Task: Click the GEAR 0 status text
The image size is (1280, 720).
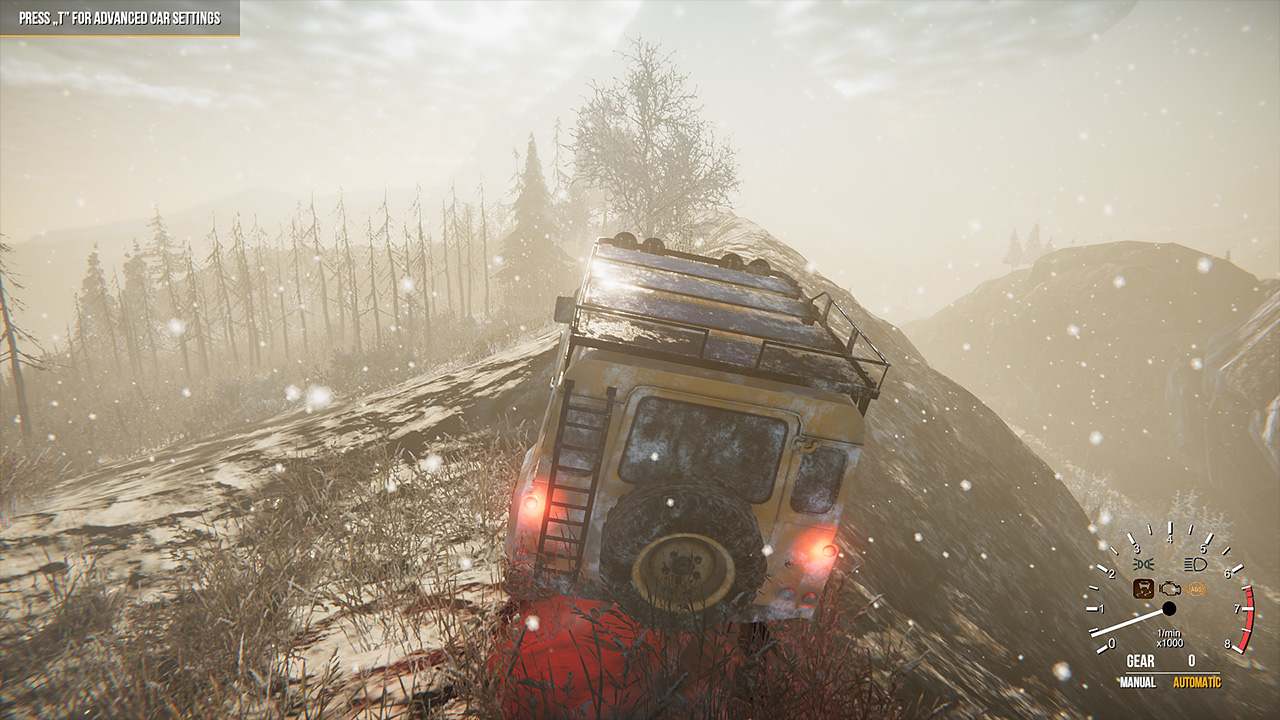Action: point(1168,659)
